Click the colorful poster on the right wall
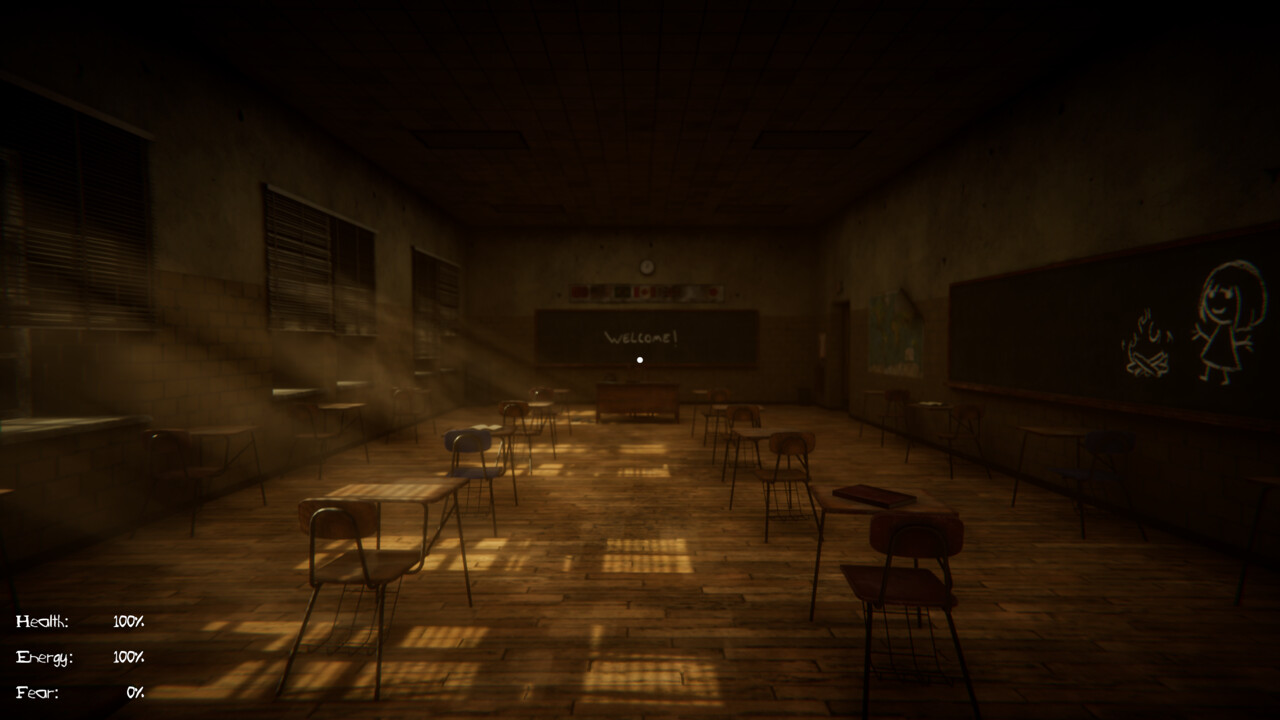 click(893, 332)
